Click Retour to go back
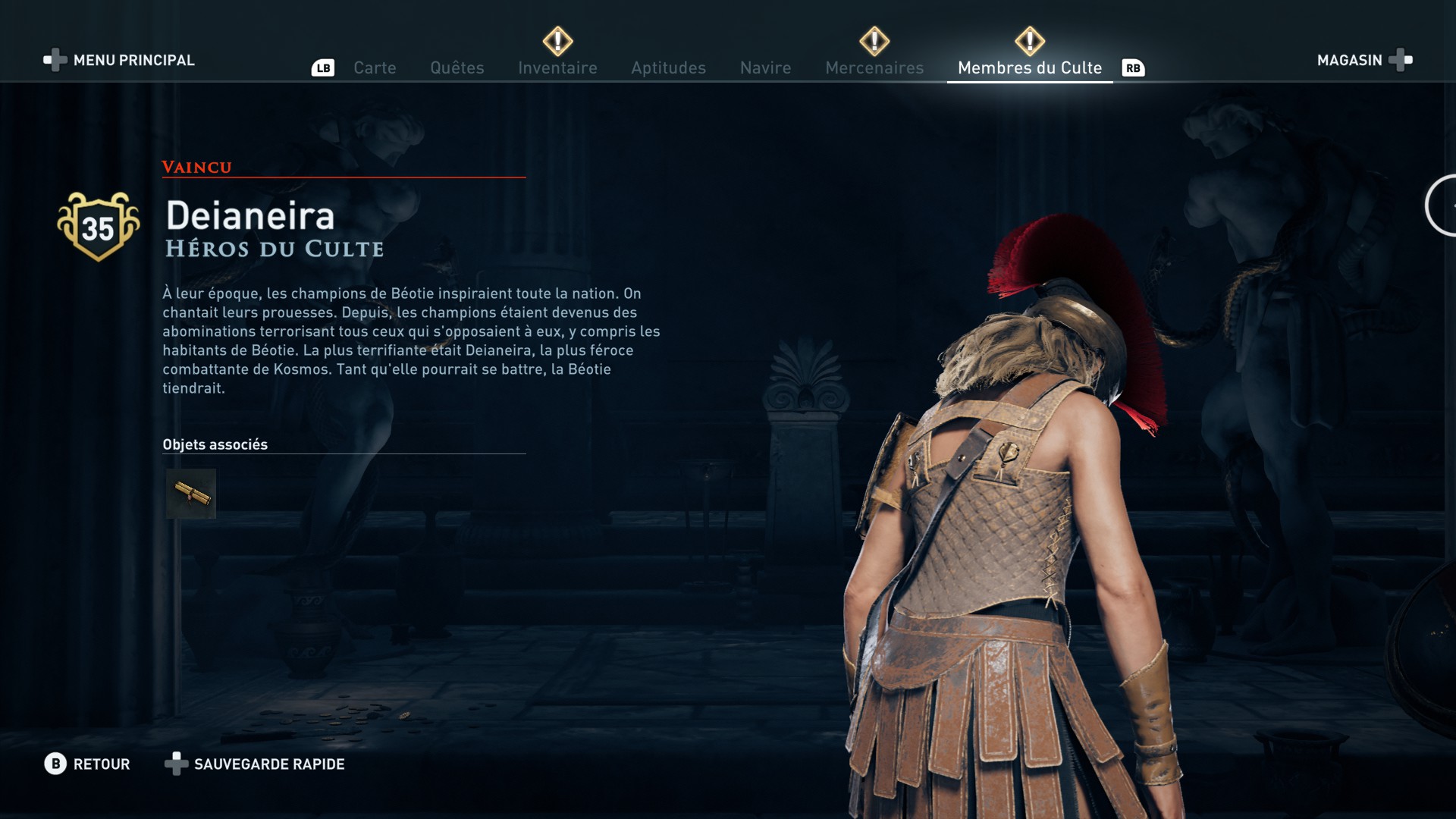Image resolution: width=1456 pixels, height=819 pixels. click(x=87, y=764)
